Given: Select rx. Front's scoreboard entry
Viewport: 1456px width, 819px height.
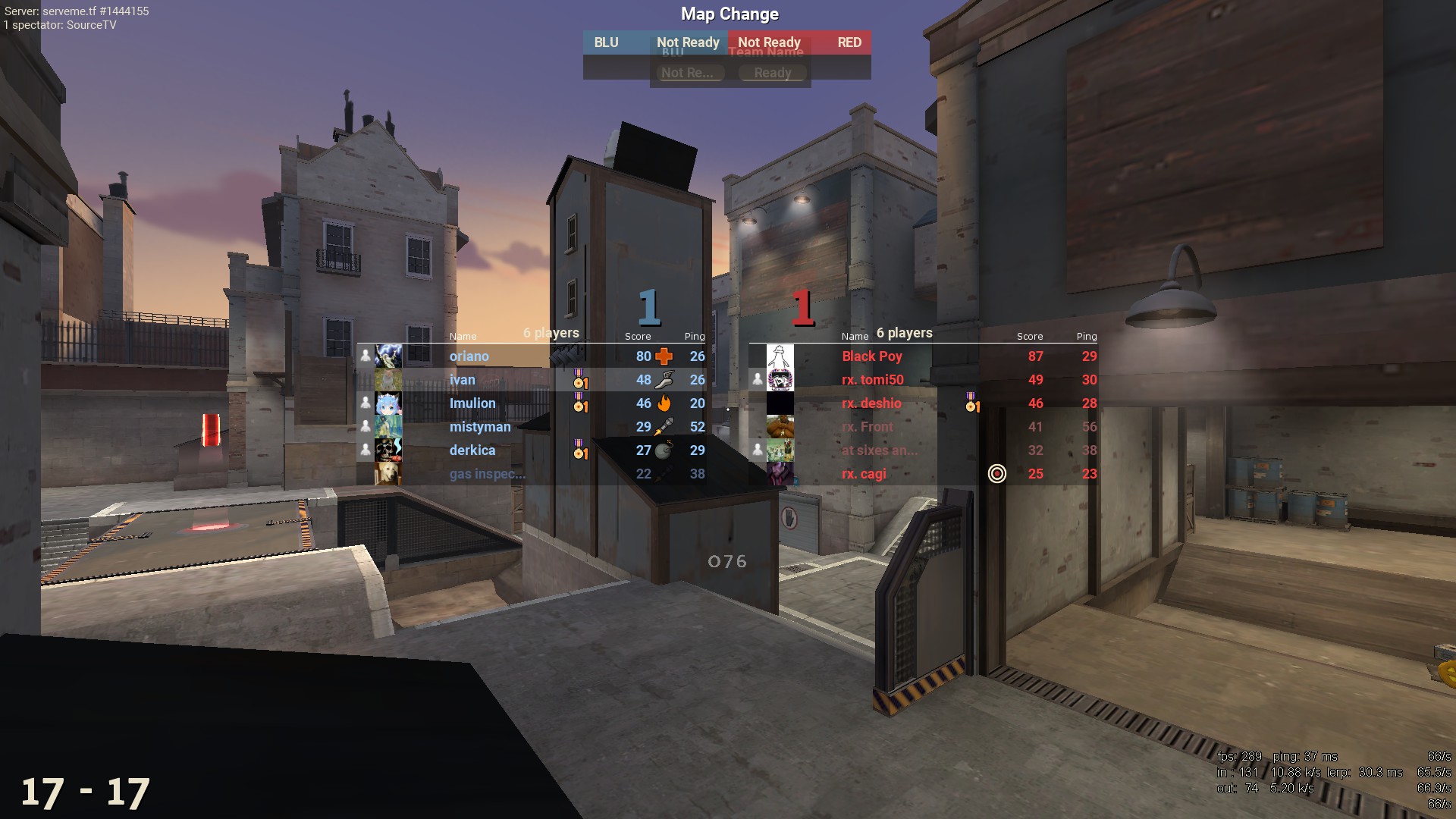Looking at the screenshot, I should pos(868,427).
